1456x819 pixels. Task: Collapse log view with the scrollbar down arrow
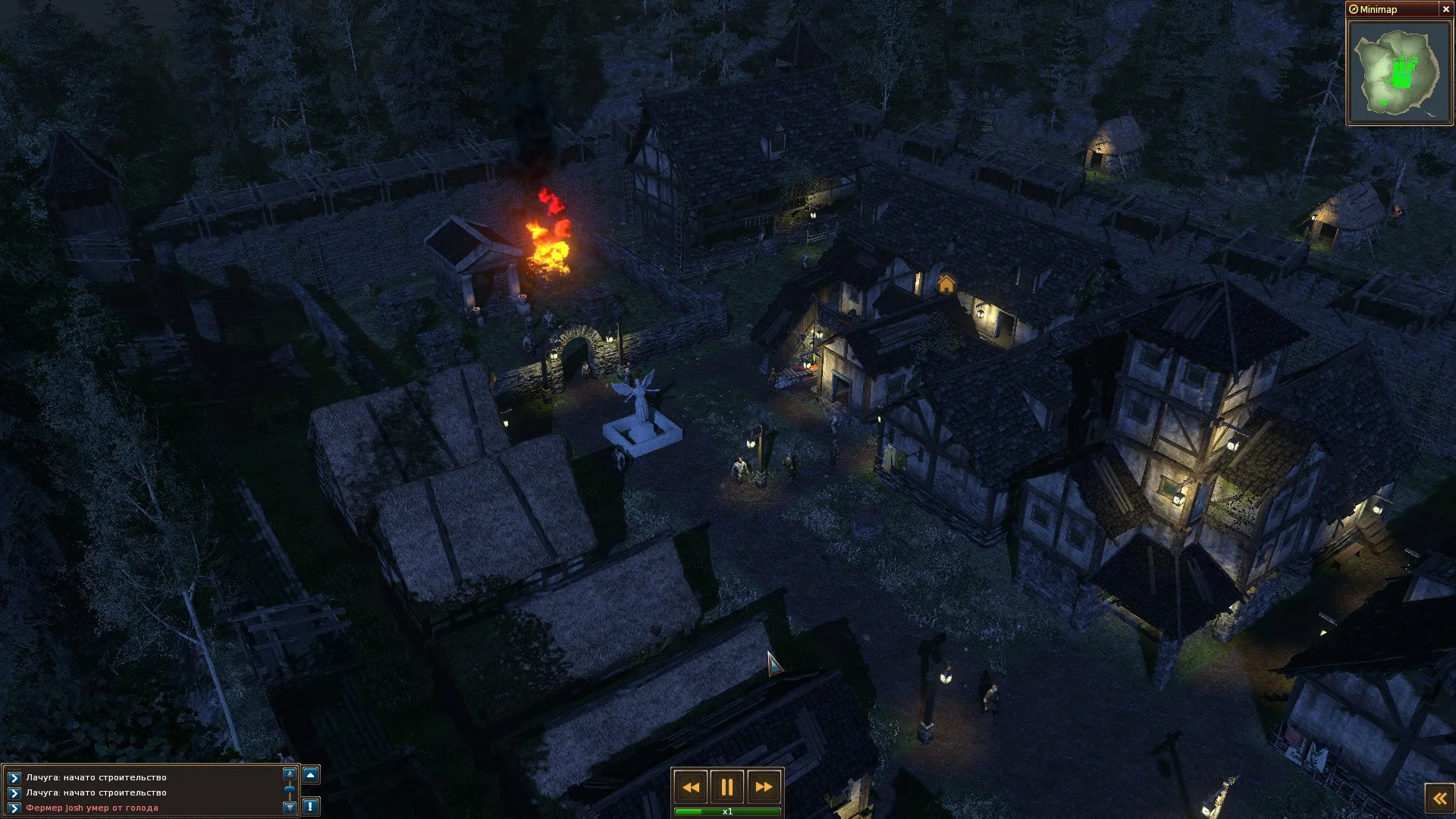coord(289,808)
